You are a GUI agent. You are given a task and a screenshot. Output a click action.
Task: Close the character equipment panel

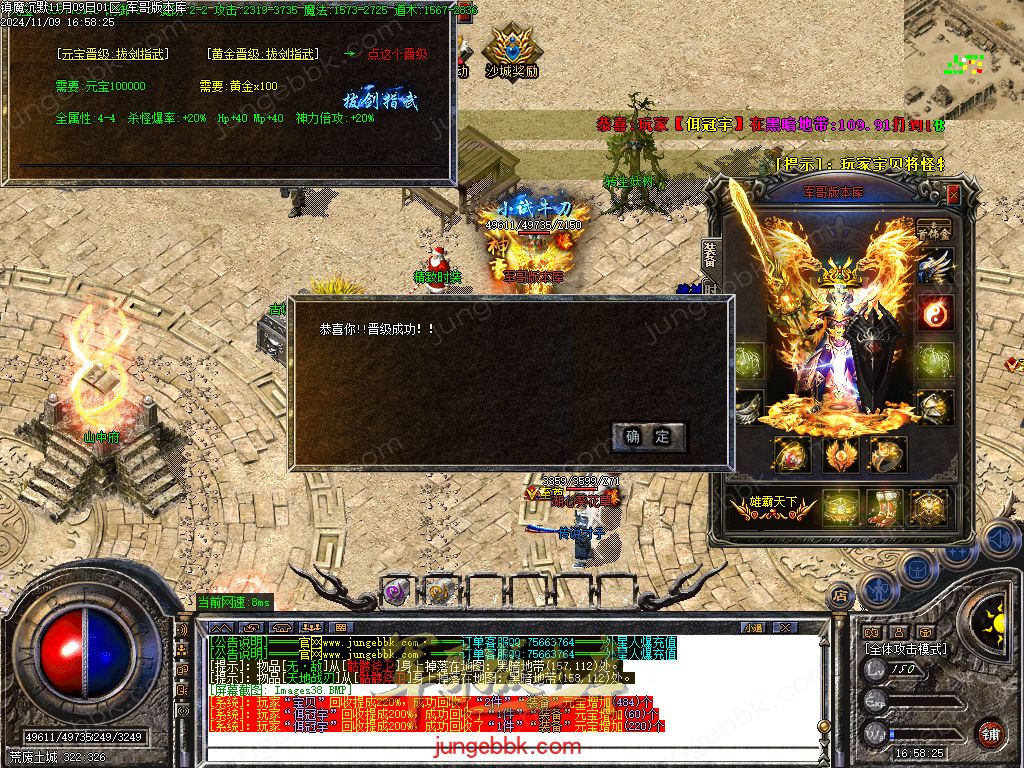953,193
